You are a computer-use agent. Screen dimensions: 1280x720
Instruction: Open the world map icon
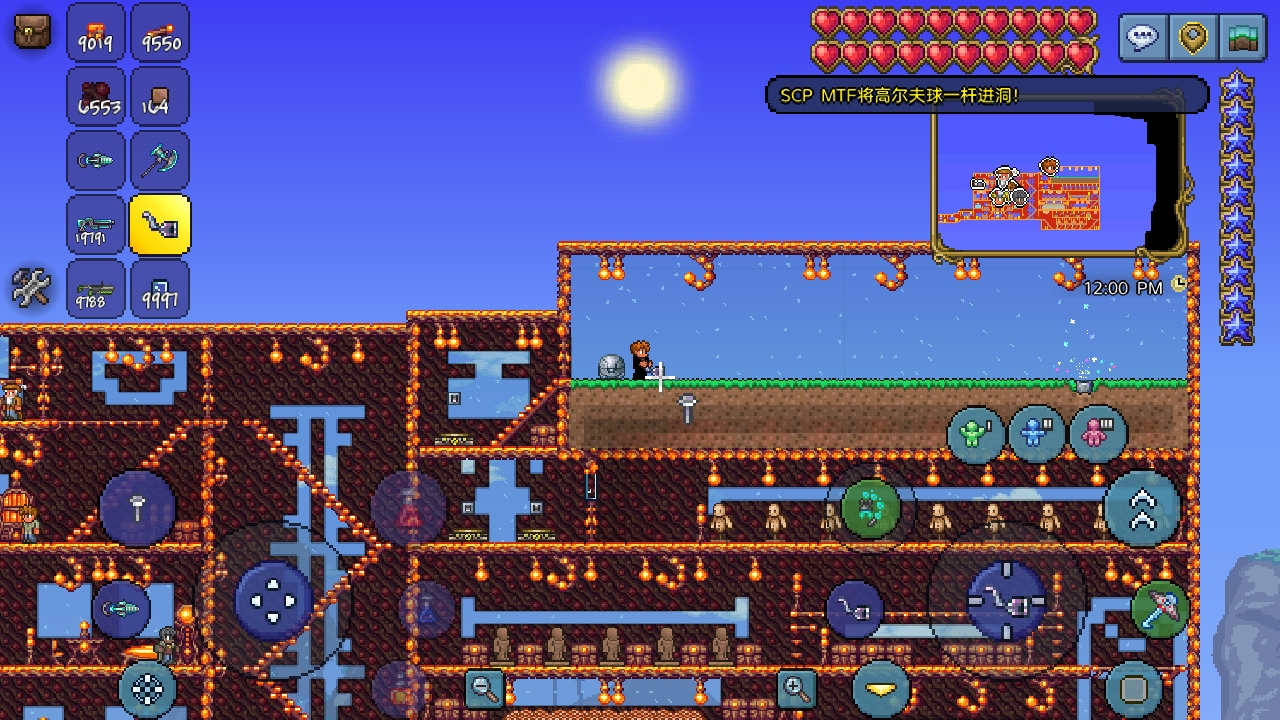[1243, 38]
